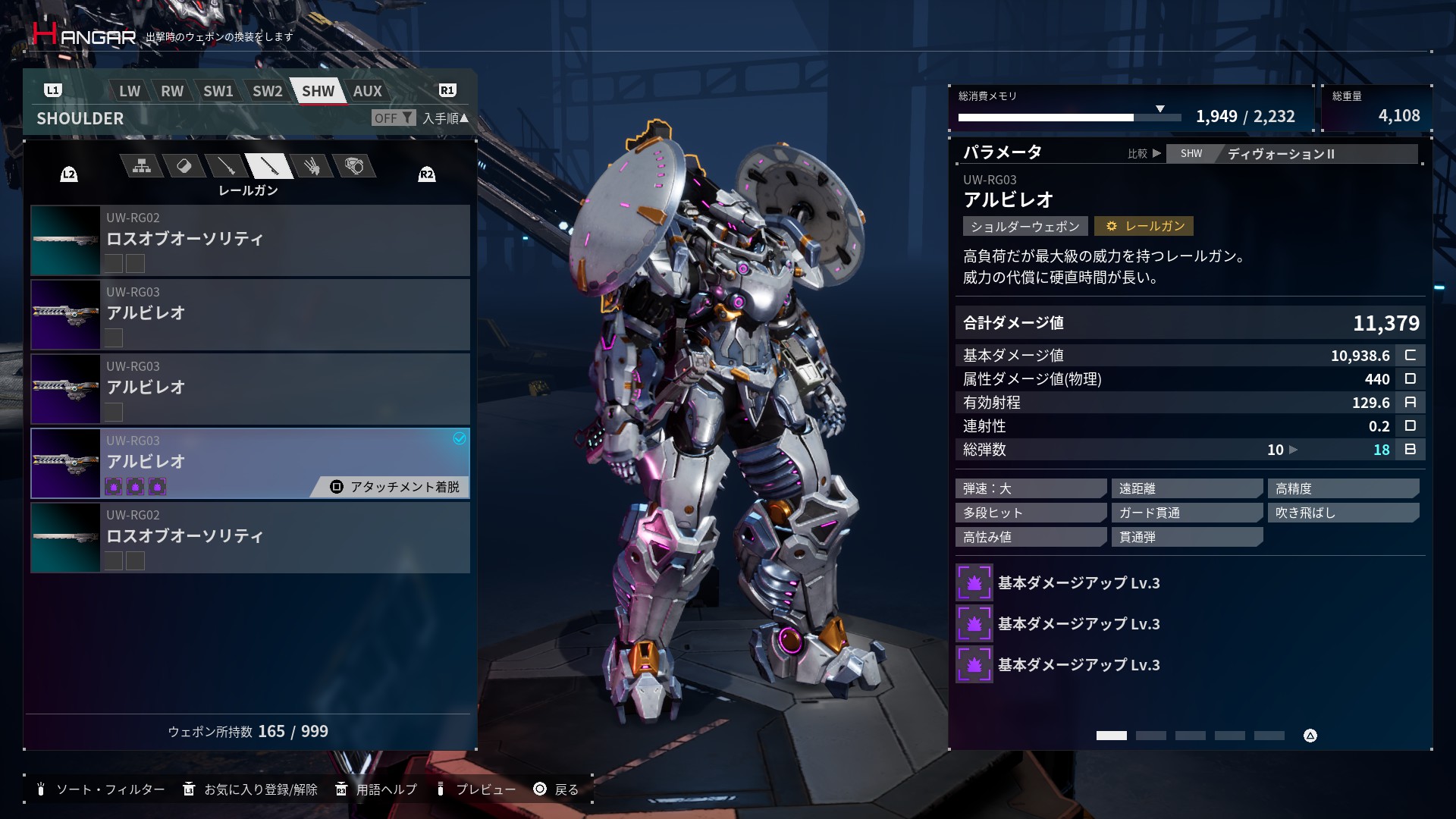Click the ガード貫通 trait tag
1456x819 pixels.
click(x=1186, y=513)
